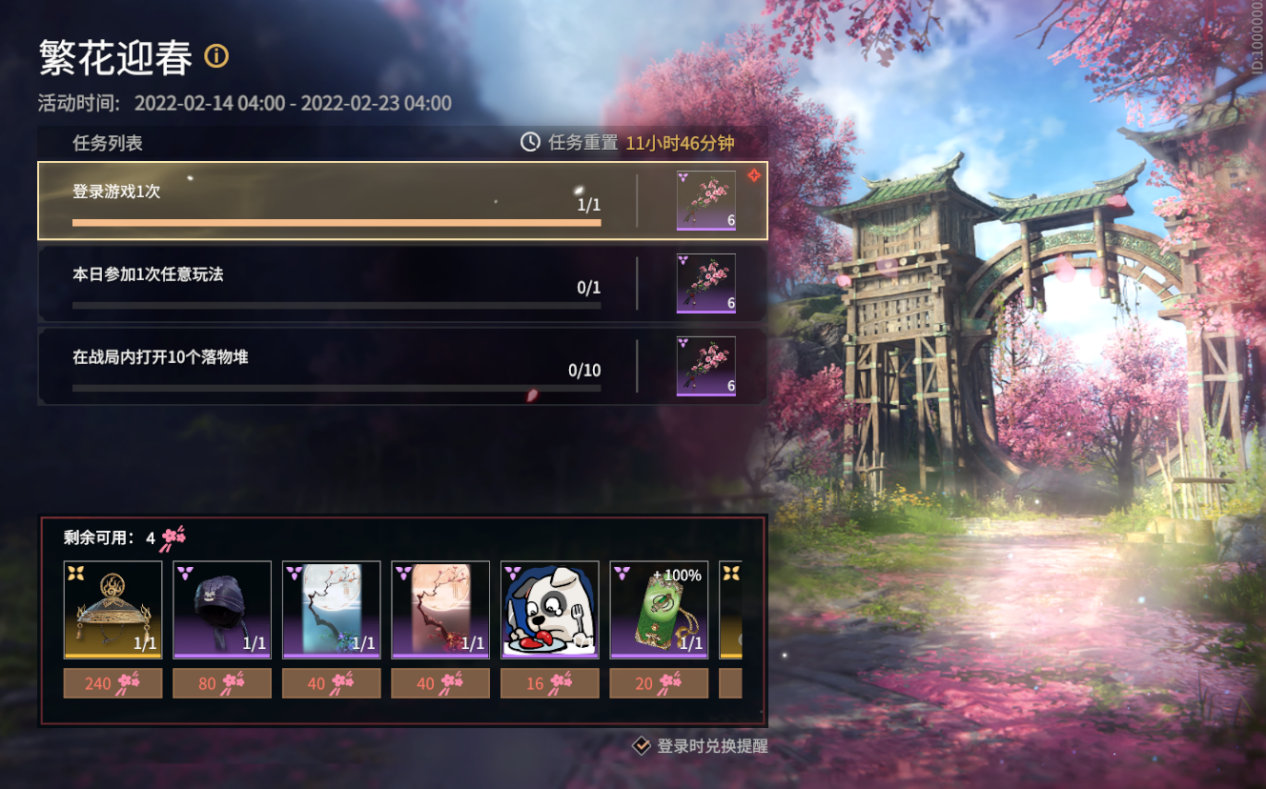
Task: Select the 本日参加1次任意玩法 task row
Action: (336, 284)
